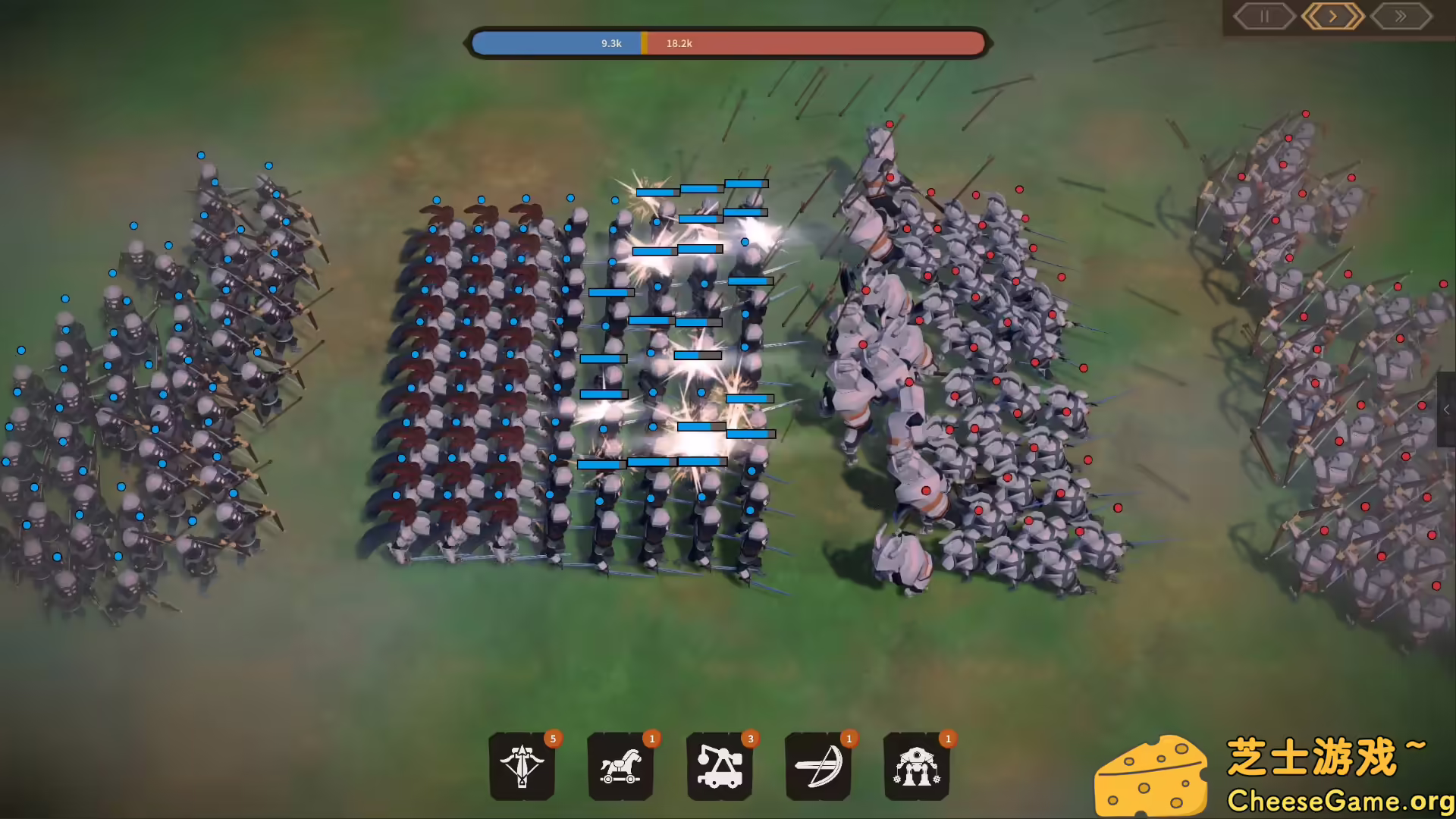Select the mech walker unit icon

pos(917,768)
